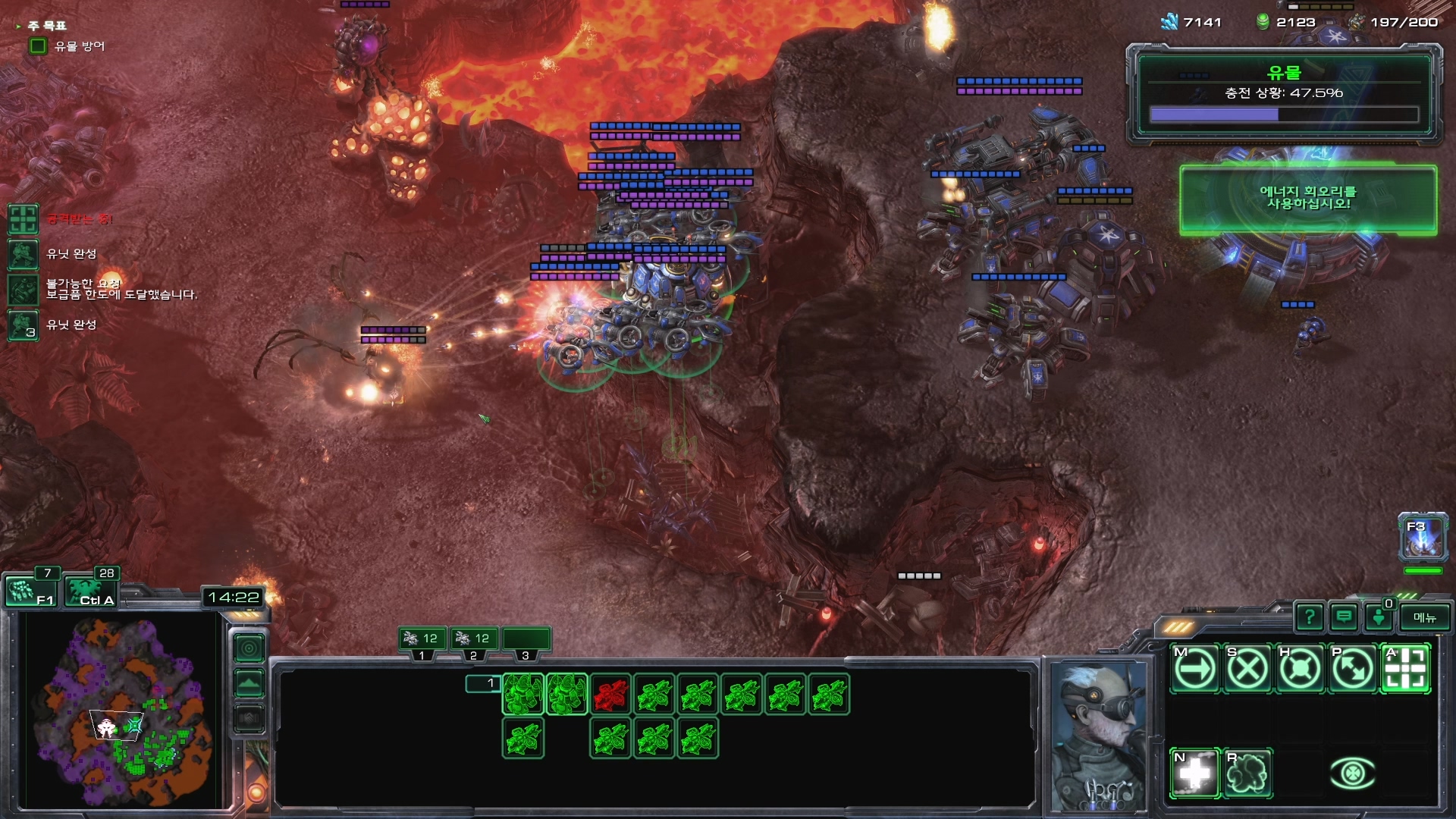Choose the Patrol command
The height and width of the screenshot is (819, 1456).
[x=1352, y=669]
